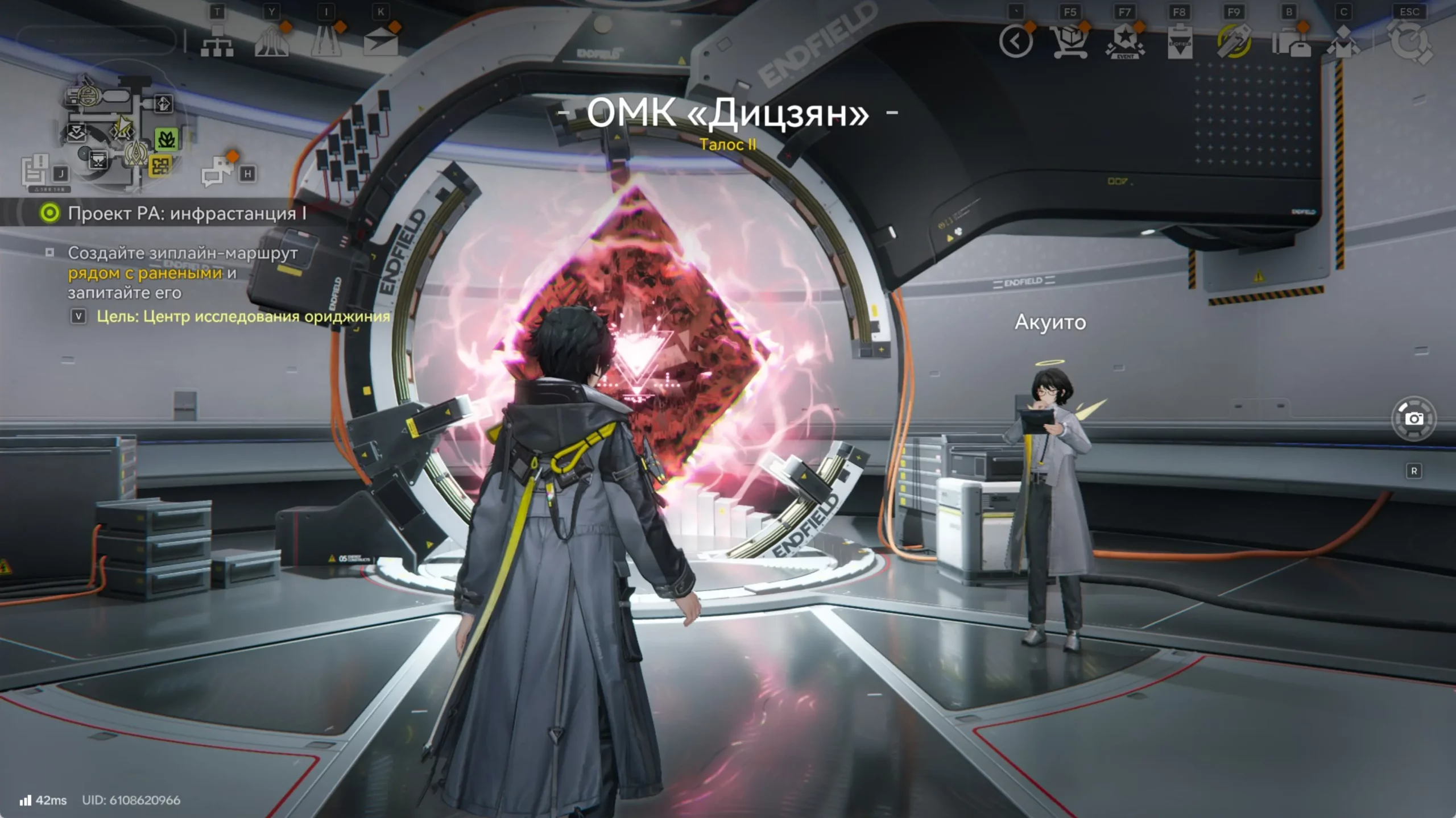
Task: Select the yellow maze marker on the minimap
Action: click(160, 166)
